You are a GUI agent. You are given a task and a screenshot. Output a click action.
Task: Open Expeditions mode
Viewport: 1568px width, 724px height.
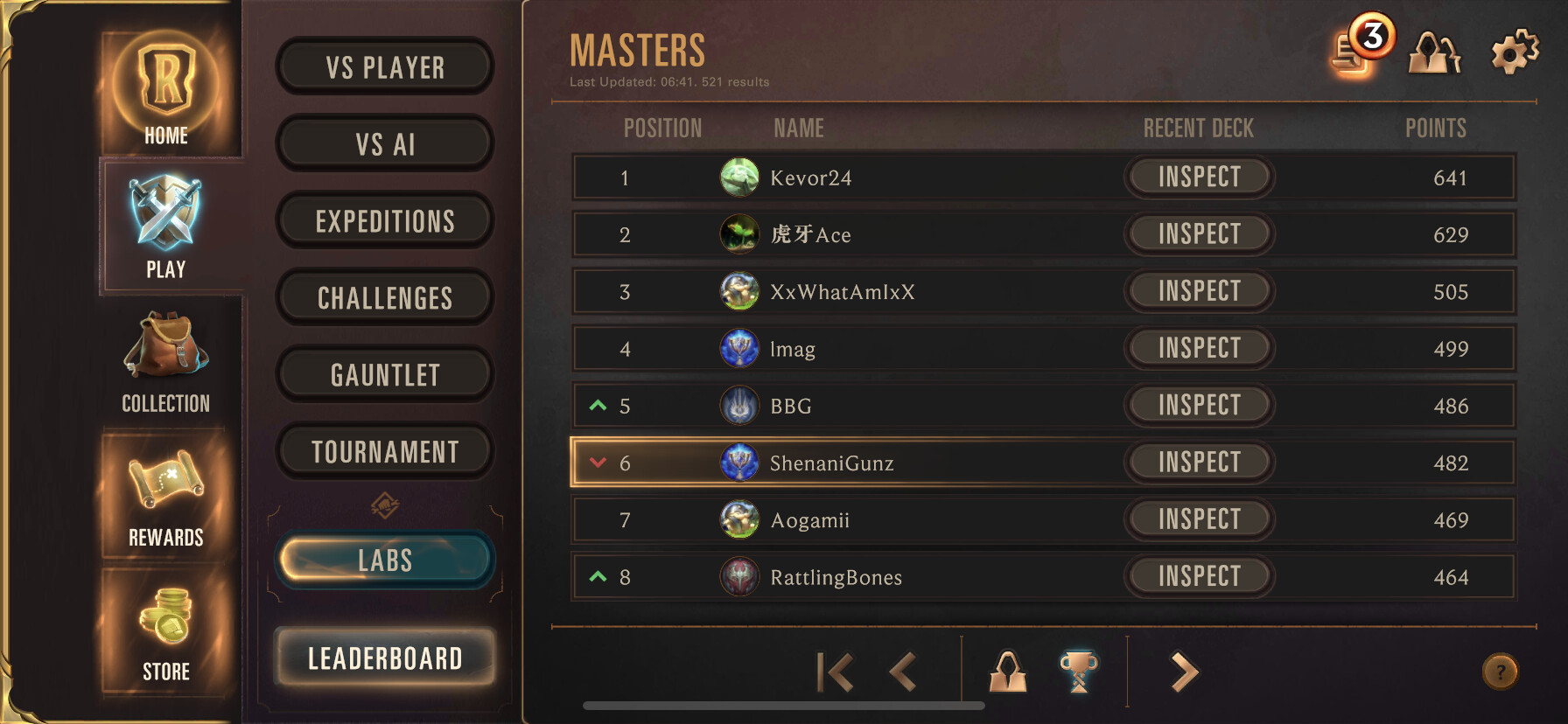[x=385, y=220]
